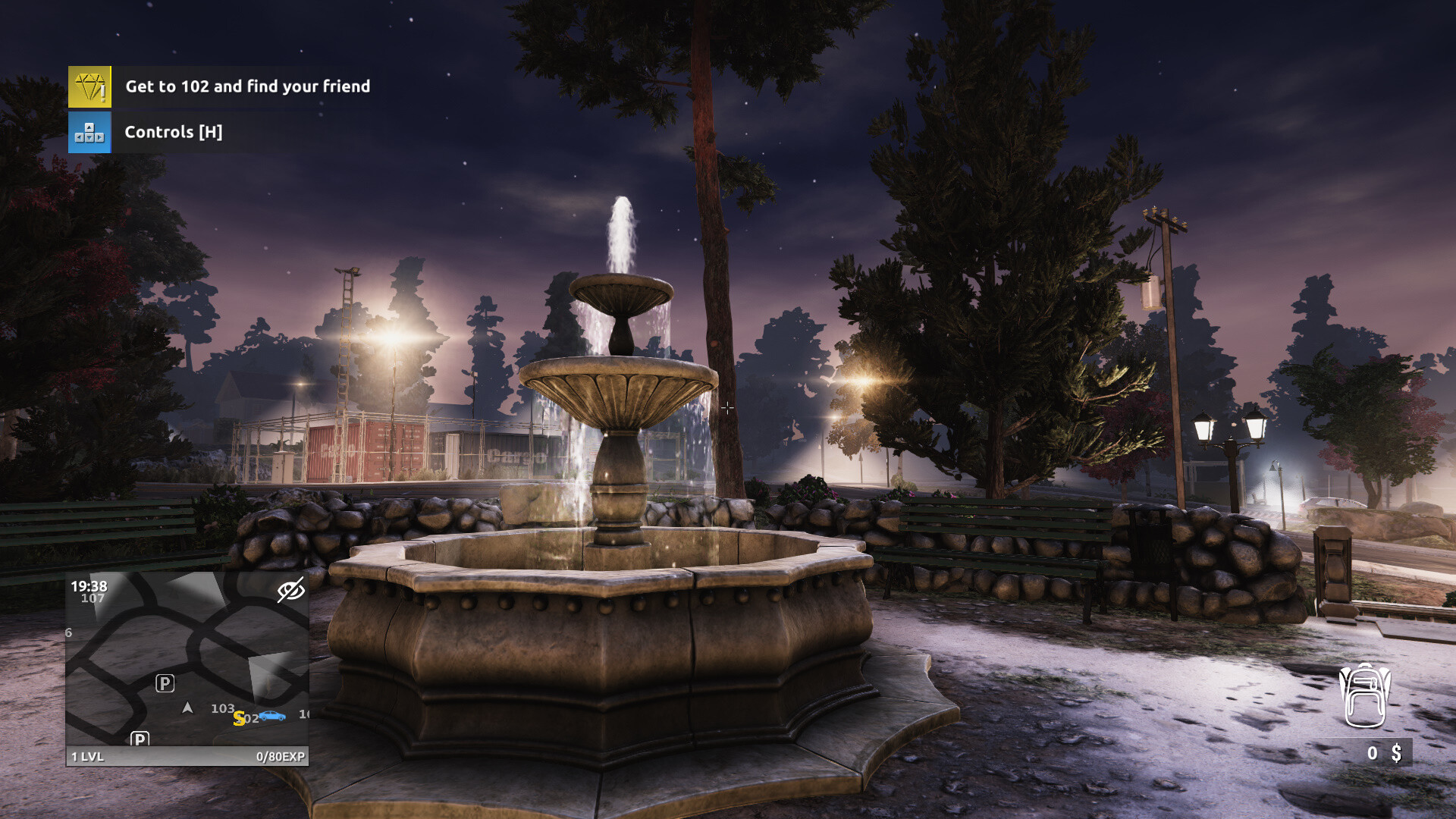Select the 'Get to 102 and find your friend' objective
The width and height of the screenshot is (1456, 819).
248,86
